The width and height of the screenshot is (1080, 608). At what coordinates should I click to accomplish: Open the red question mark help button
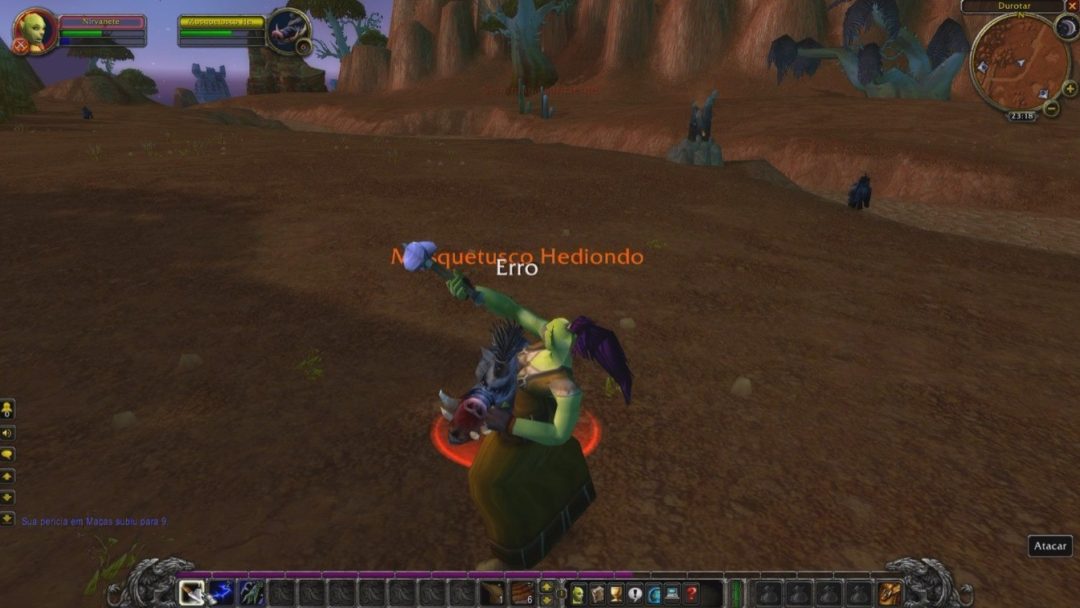pyautogui.click(x=691, y=594)
